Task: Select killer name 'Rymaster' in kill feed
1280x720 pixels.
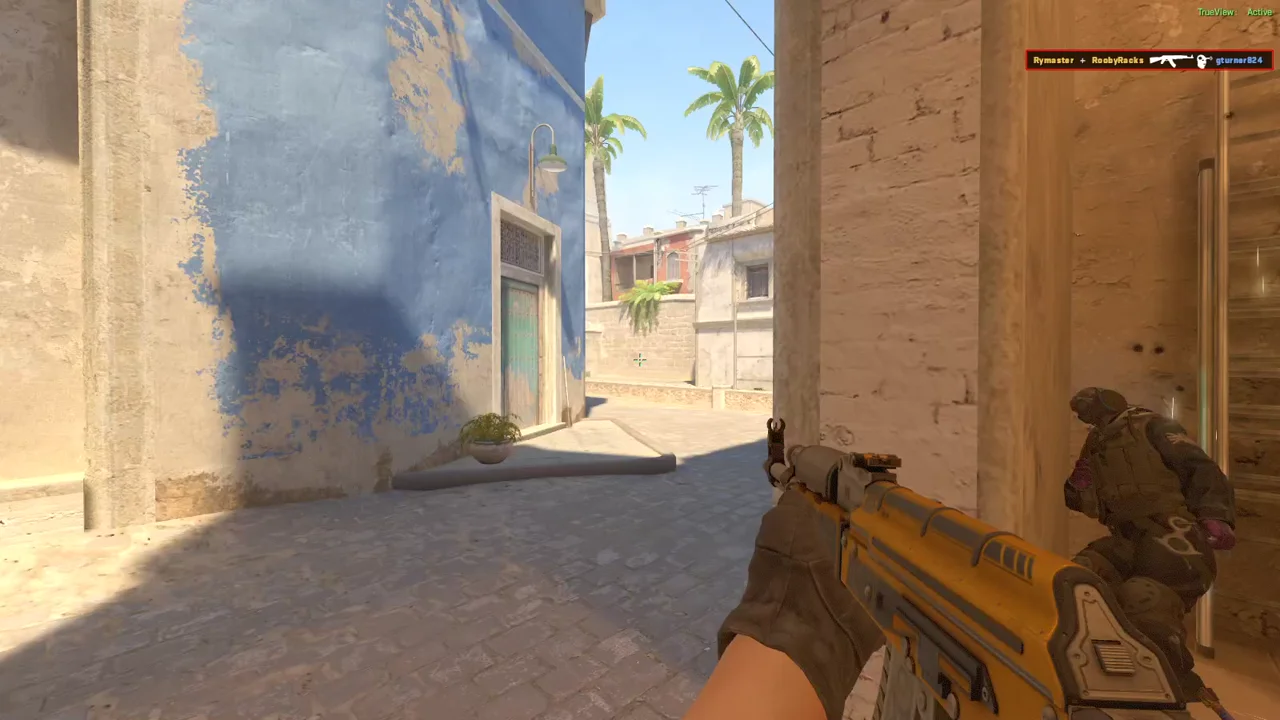Action: coord(1052,60)
